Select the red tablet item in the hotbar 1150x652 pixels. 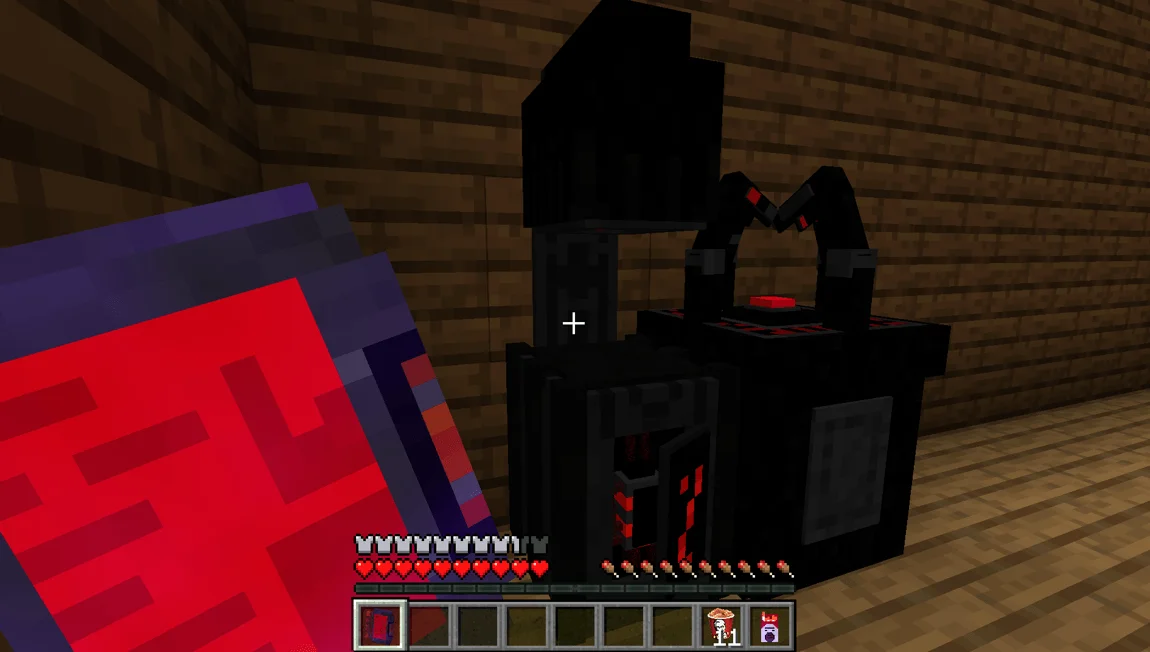coord(380,625)
